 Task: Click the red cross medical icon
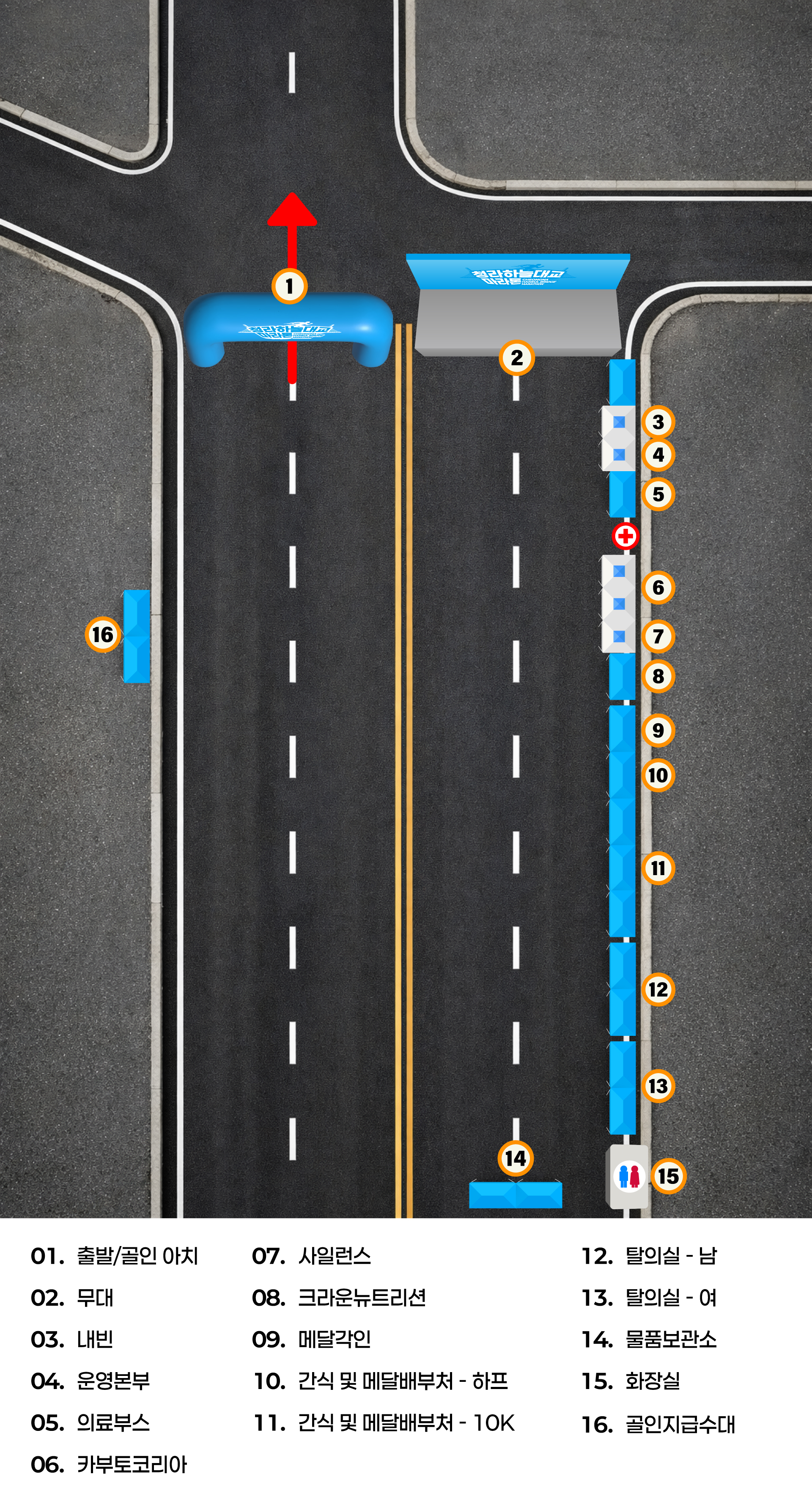pos(626,536)
